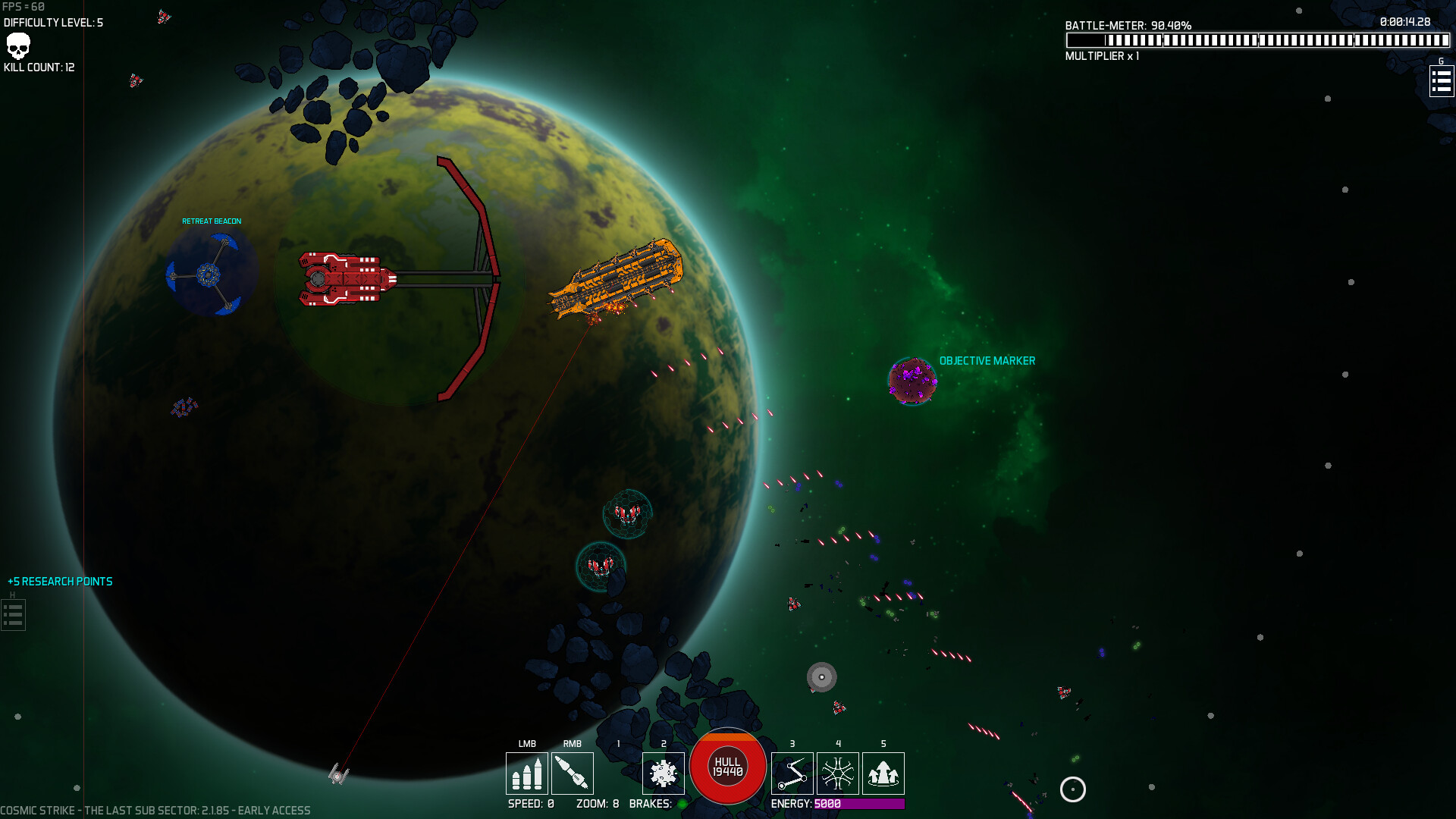Image resolution: width=1456 pixels, height=819 pixels.
Task: Activate the mine ability in slot 2
Action: [663, 773]
